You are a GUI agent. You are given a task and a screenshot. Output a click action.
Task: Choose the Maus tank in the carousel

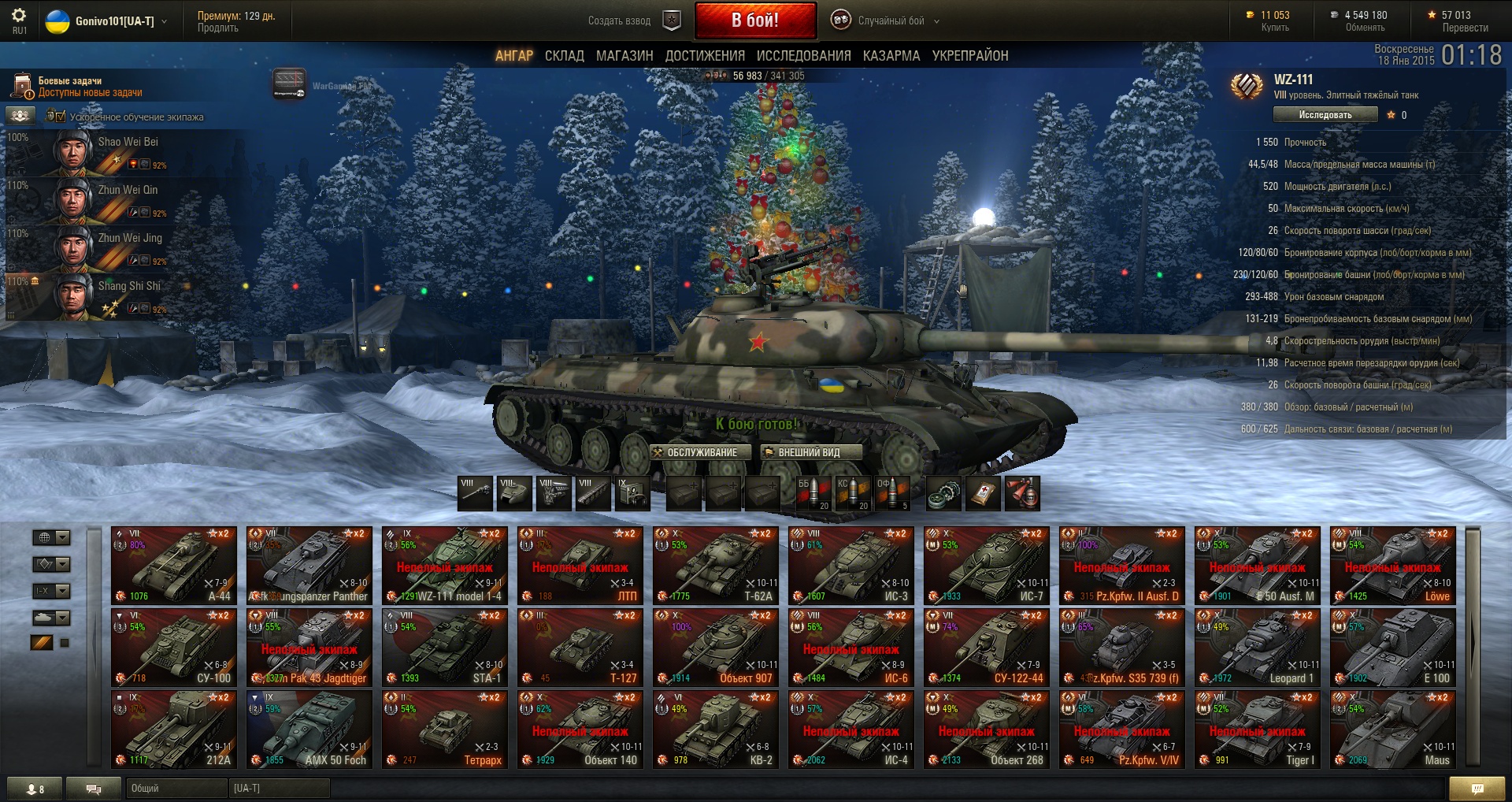1393,729
